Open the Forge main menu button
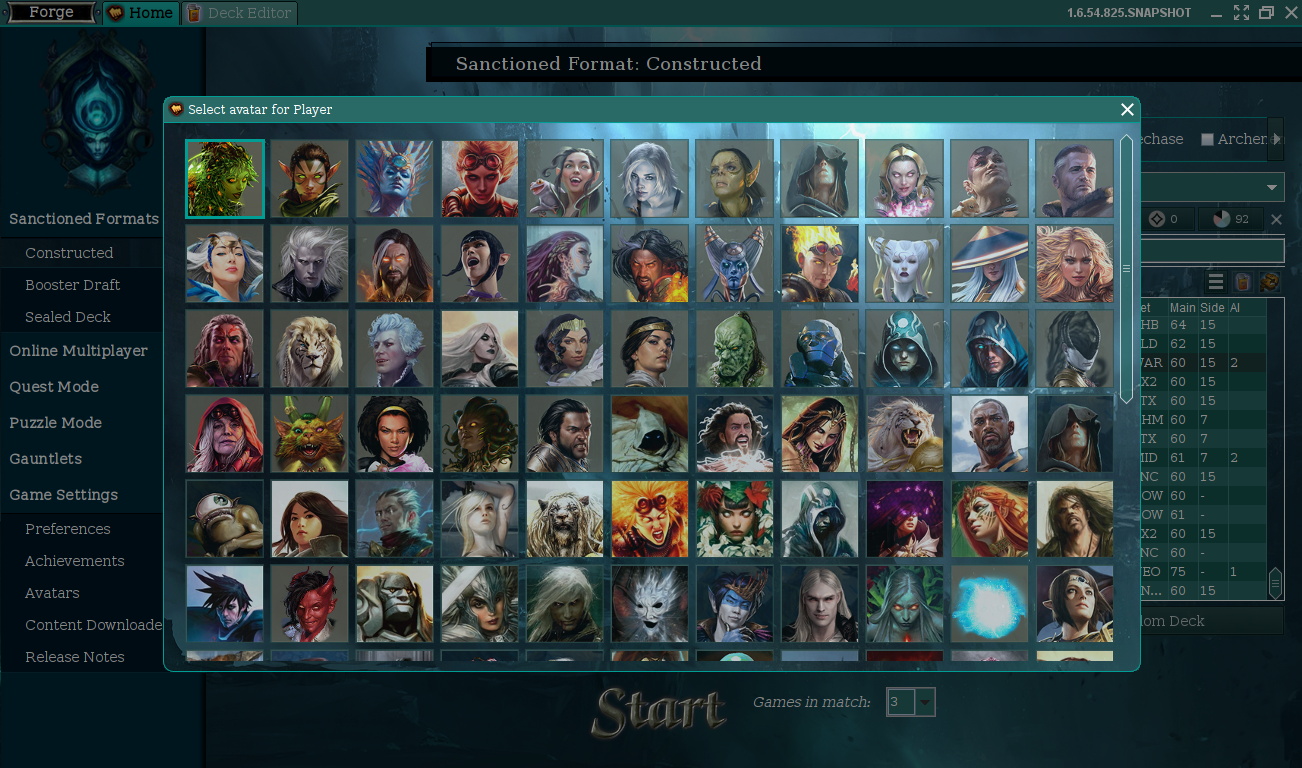This screenshot has width=1302, height=768. (x=50, y=13)
